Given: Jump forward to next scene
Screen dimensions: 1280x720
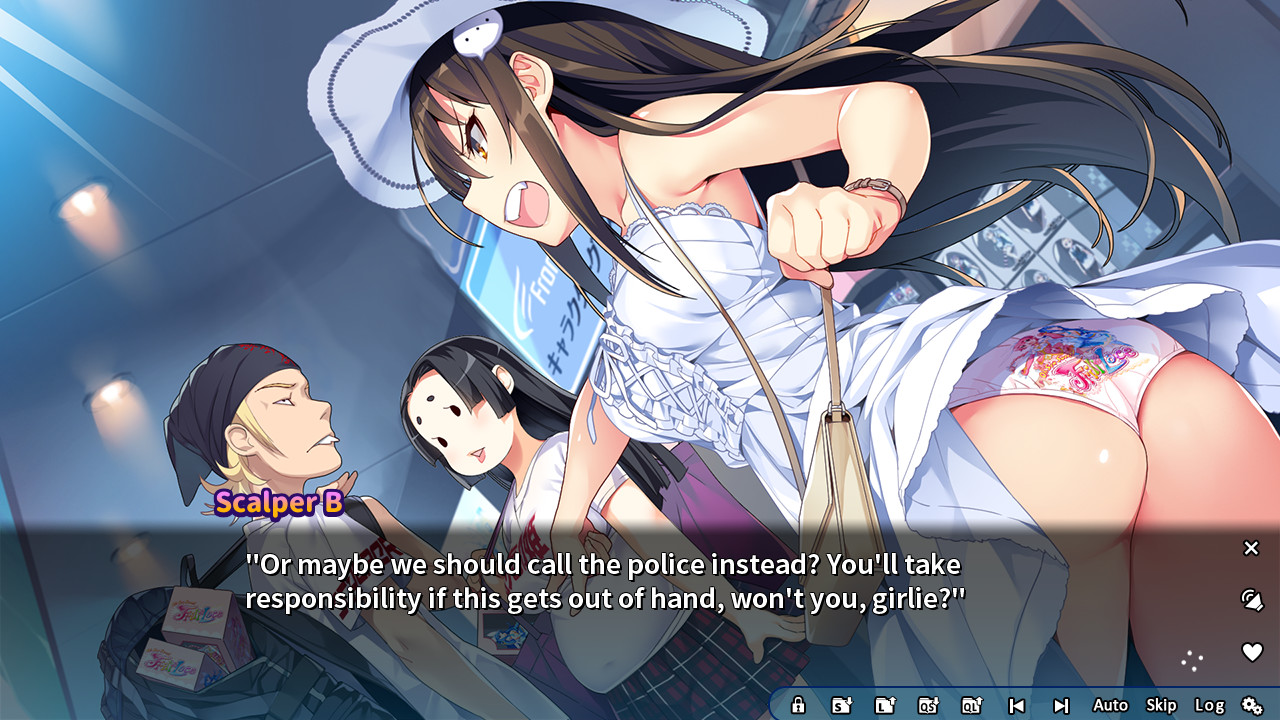Looking at the screenshot, I should [x=1061, y=705].
